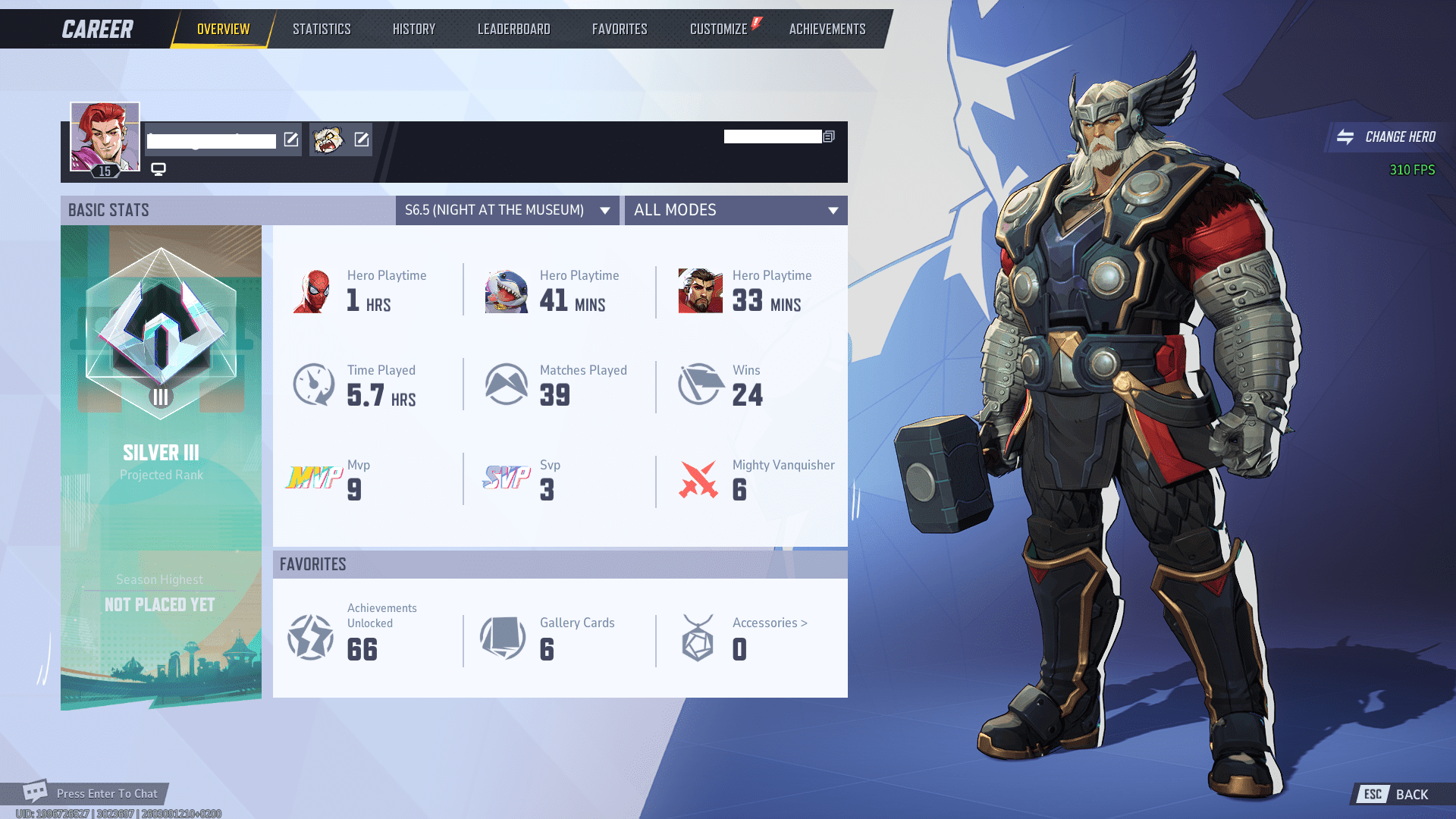Open the Gallery Cards icon

tap(503, 637)
